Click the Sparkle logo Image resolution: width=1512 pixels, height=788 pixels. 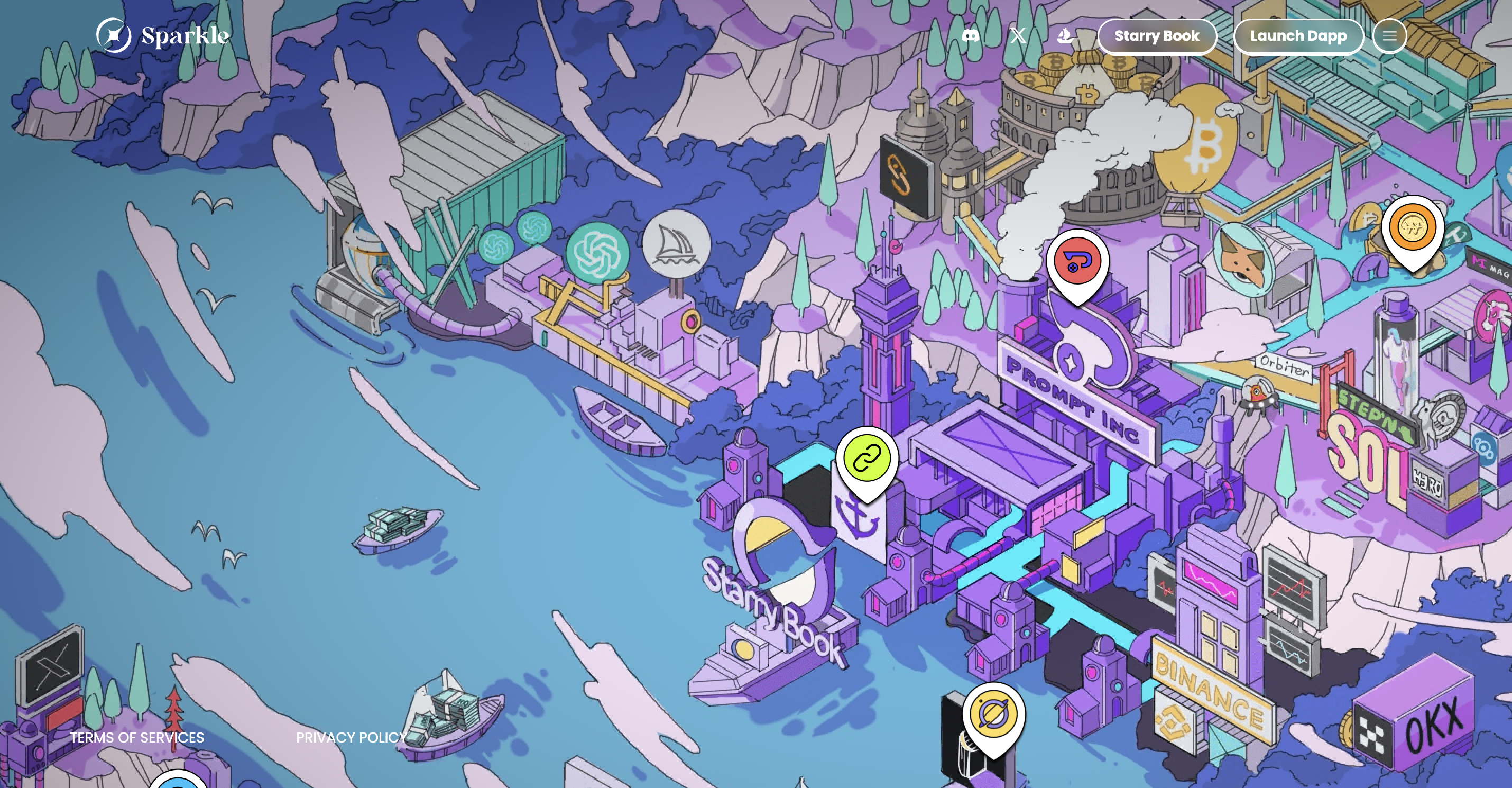(x=163, y=36)
